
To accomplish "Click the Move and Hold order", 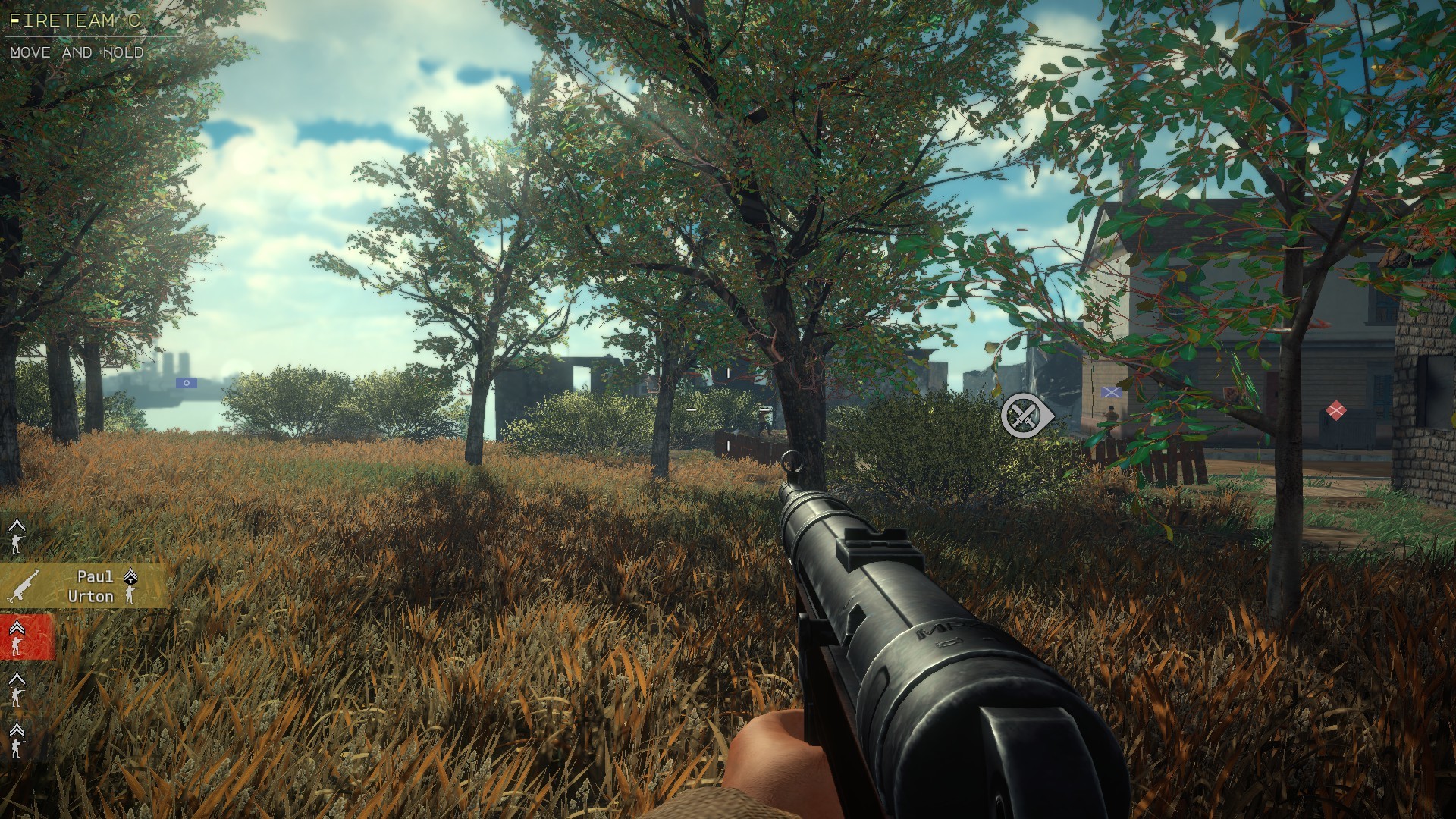I will point(77,52).
